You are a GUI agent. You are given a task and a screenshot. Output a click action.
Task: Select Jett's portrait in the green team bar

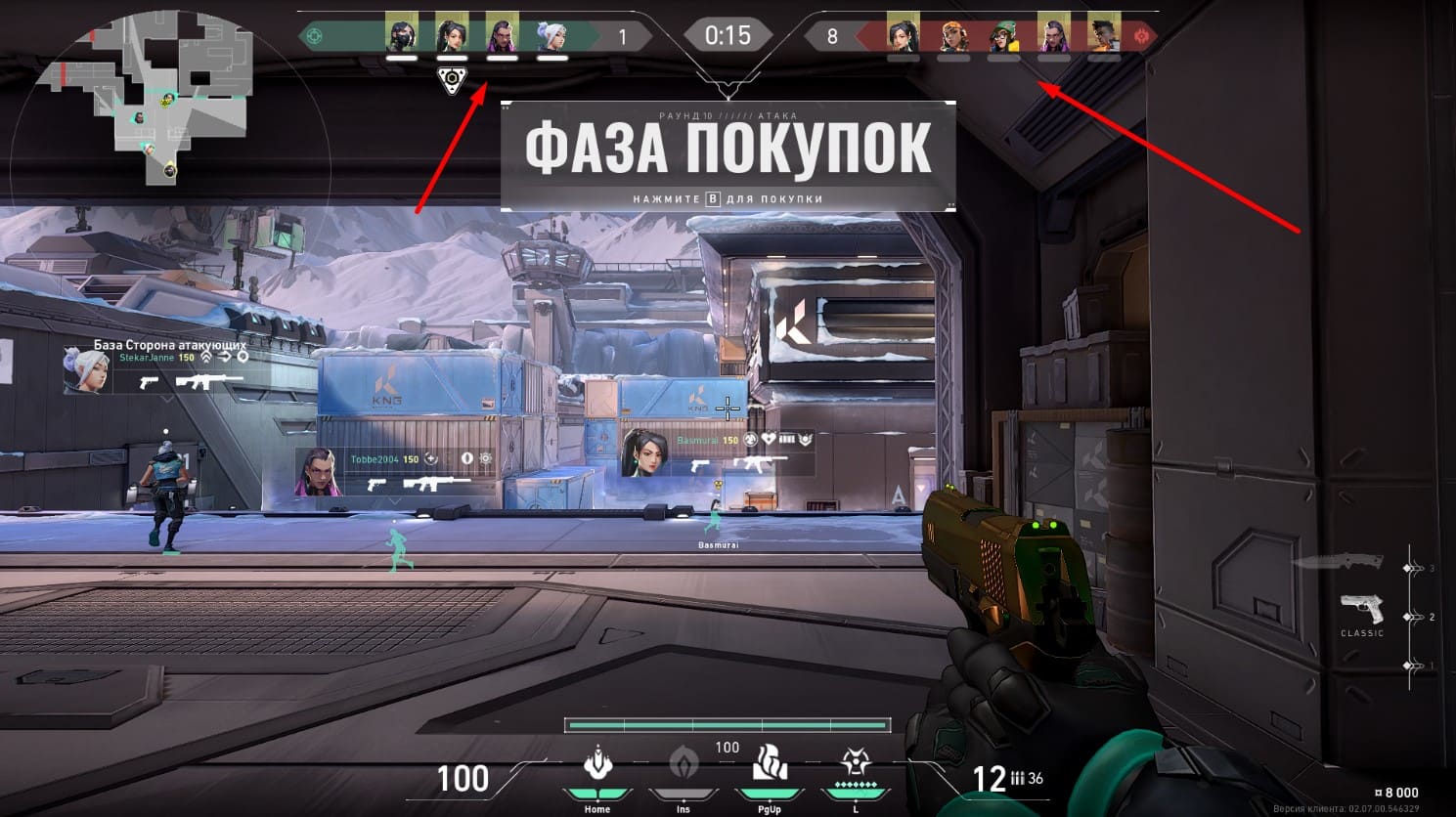click(x=552, y=35)
